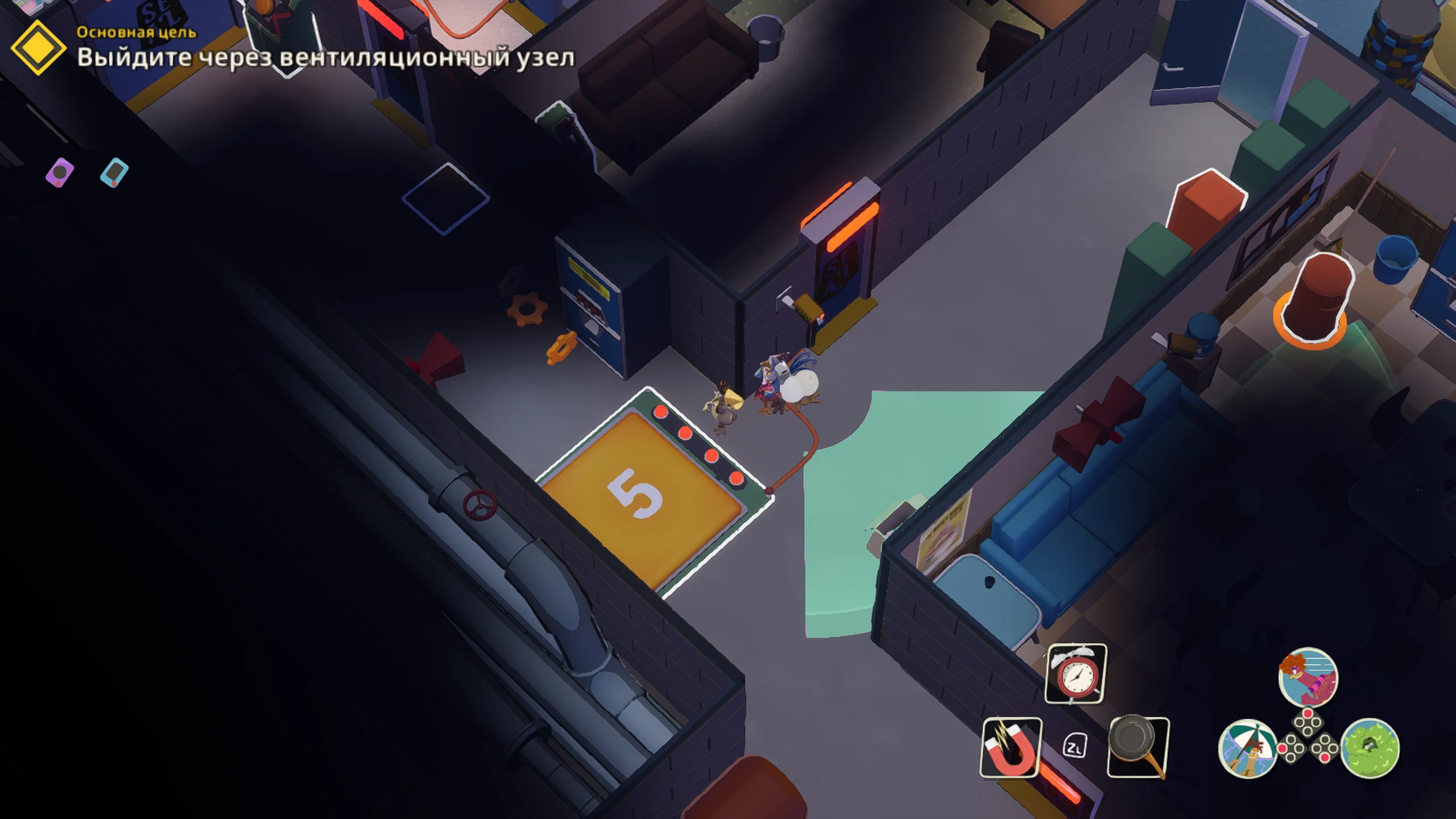Viewport: 1456px width, 819px height.
Task: Switch to the pink hen character portrait
Action: pos(1308,677)
